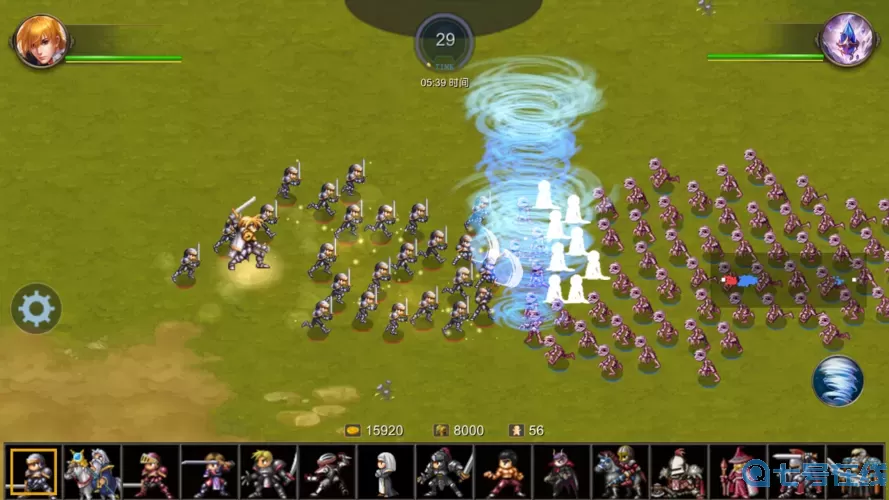
Task: Click the blonde hero portrait
Action: (x=40, y=40)
